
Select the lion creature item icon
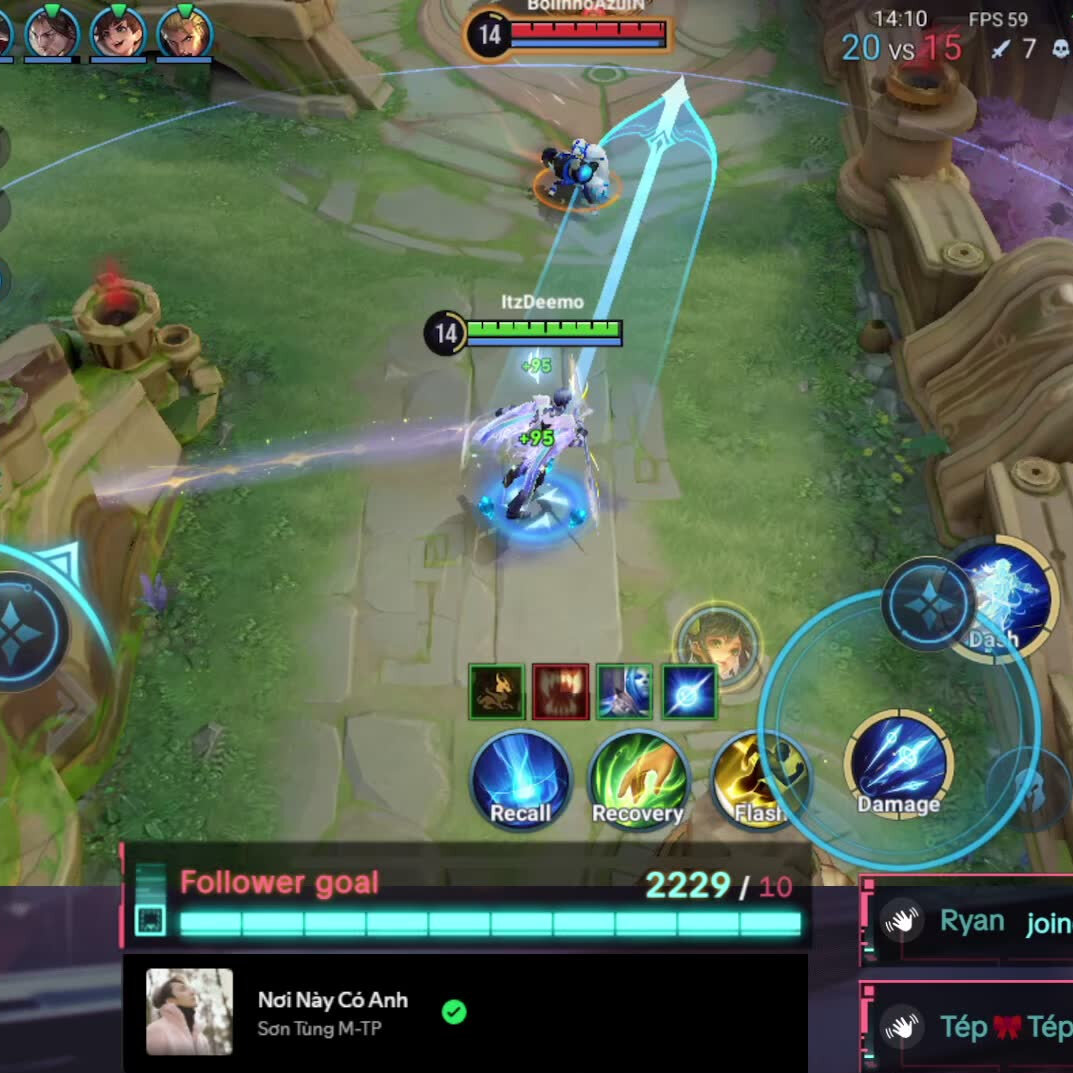tap(497, 692)
